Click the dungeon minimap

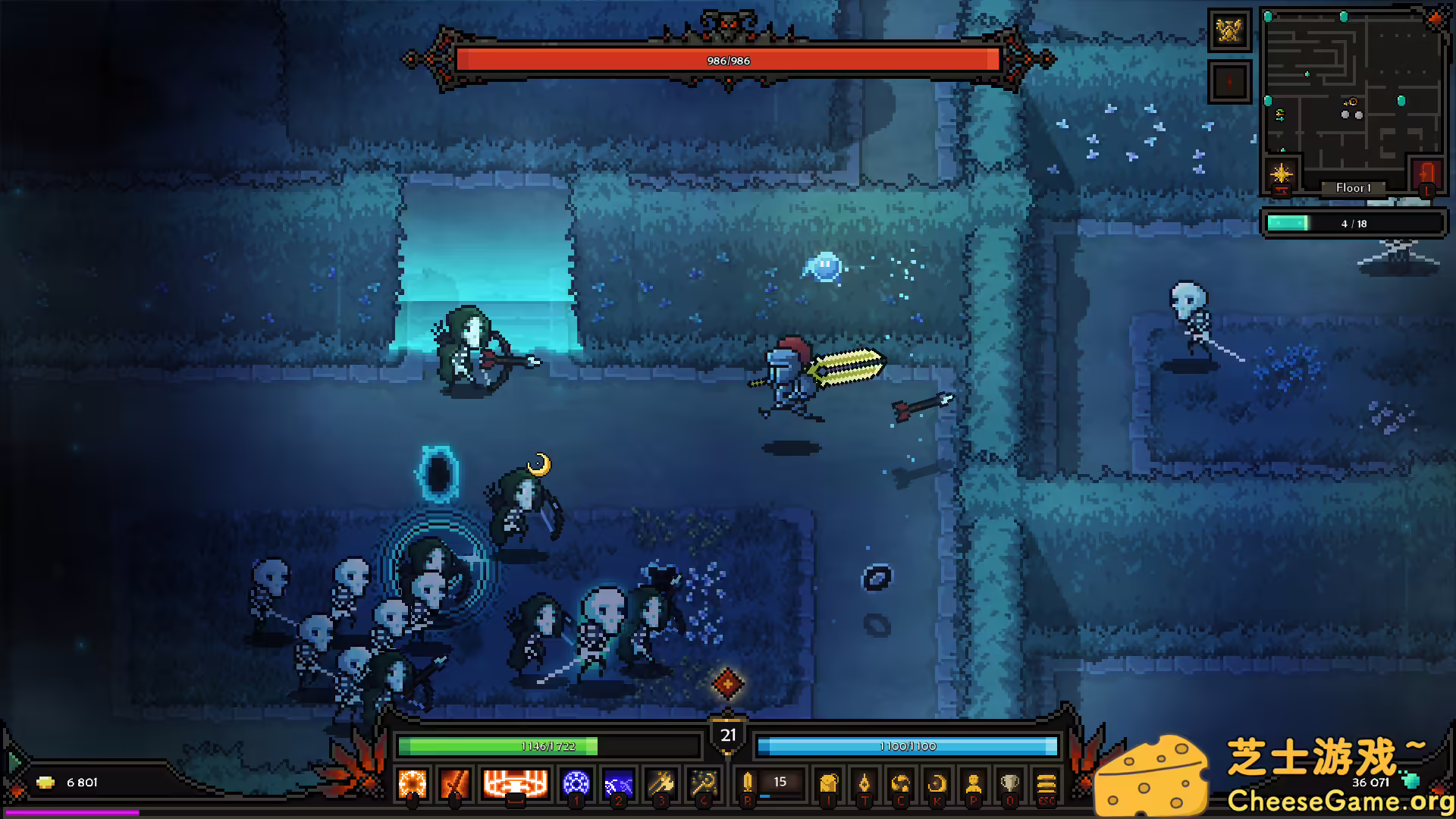tap(1354, 91)
